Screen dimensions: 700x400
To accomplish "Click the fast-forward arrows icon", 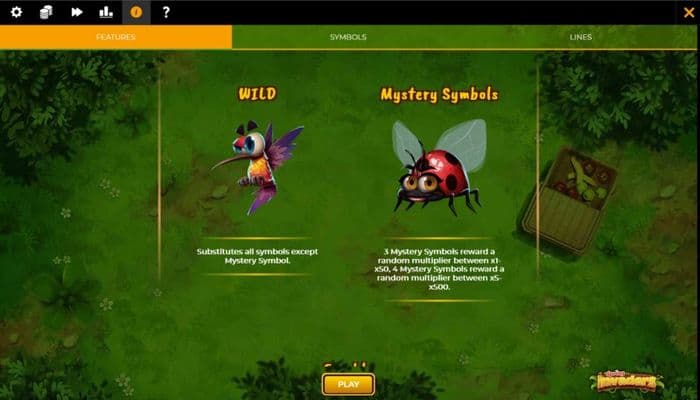I will (76, 12).
